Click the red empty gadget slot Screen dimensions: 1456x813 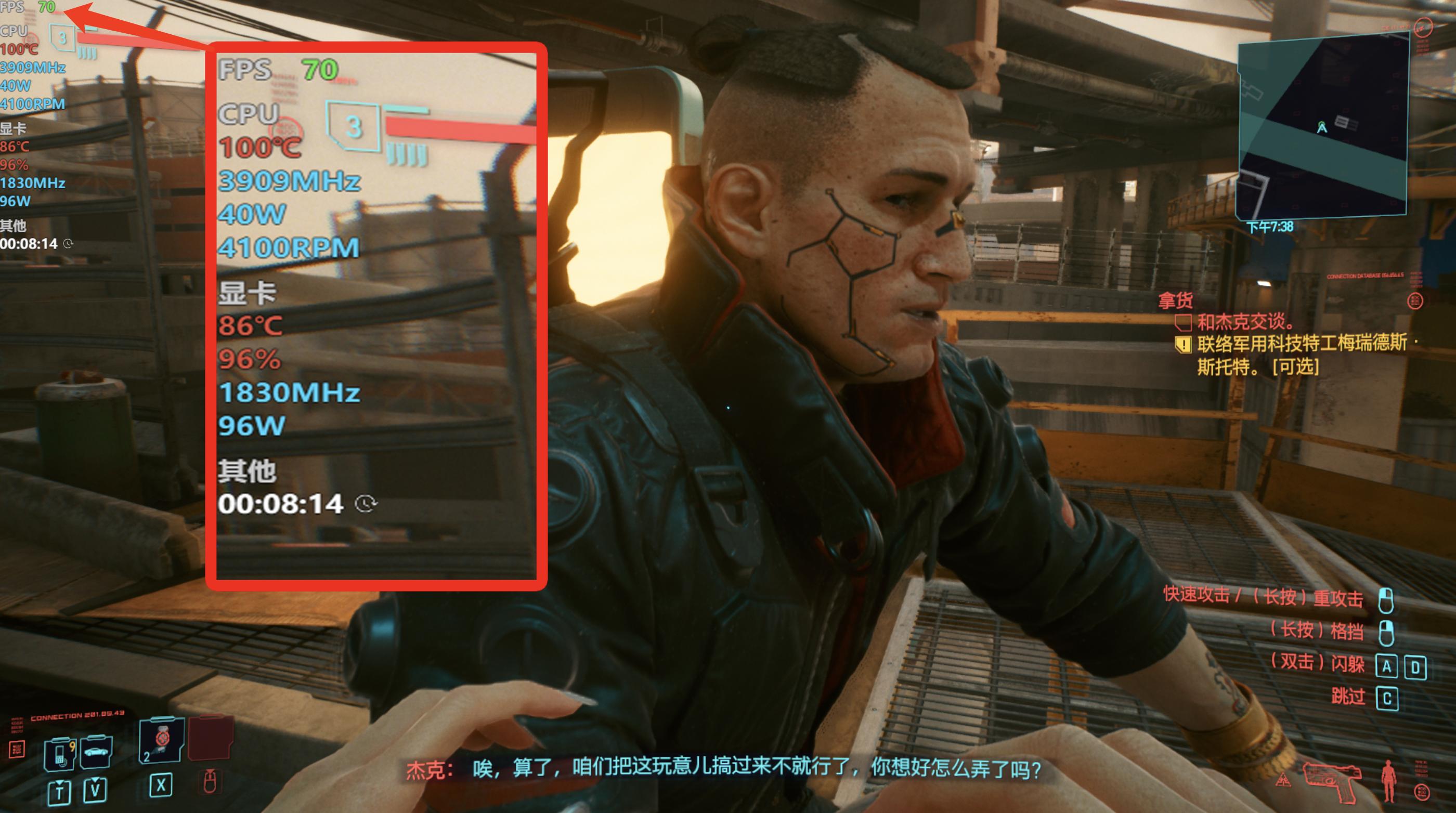pyautogui.click(x=210, y=738)
